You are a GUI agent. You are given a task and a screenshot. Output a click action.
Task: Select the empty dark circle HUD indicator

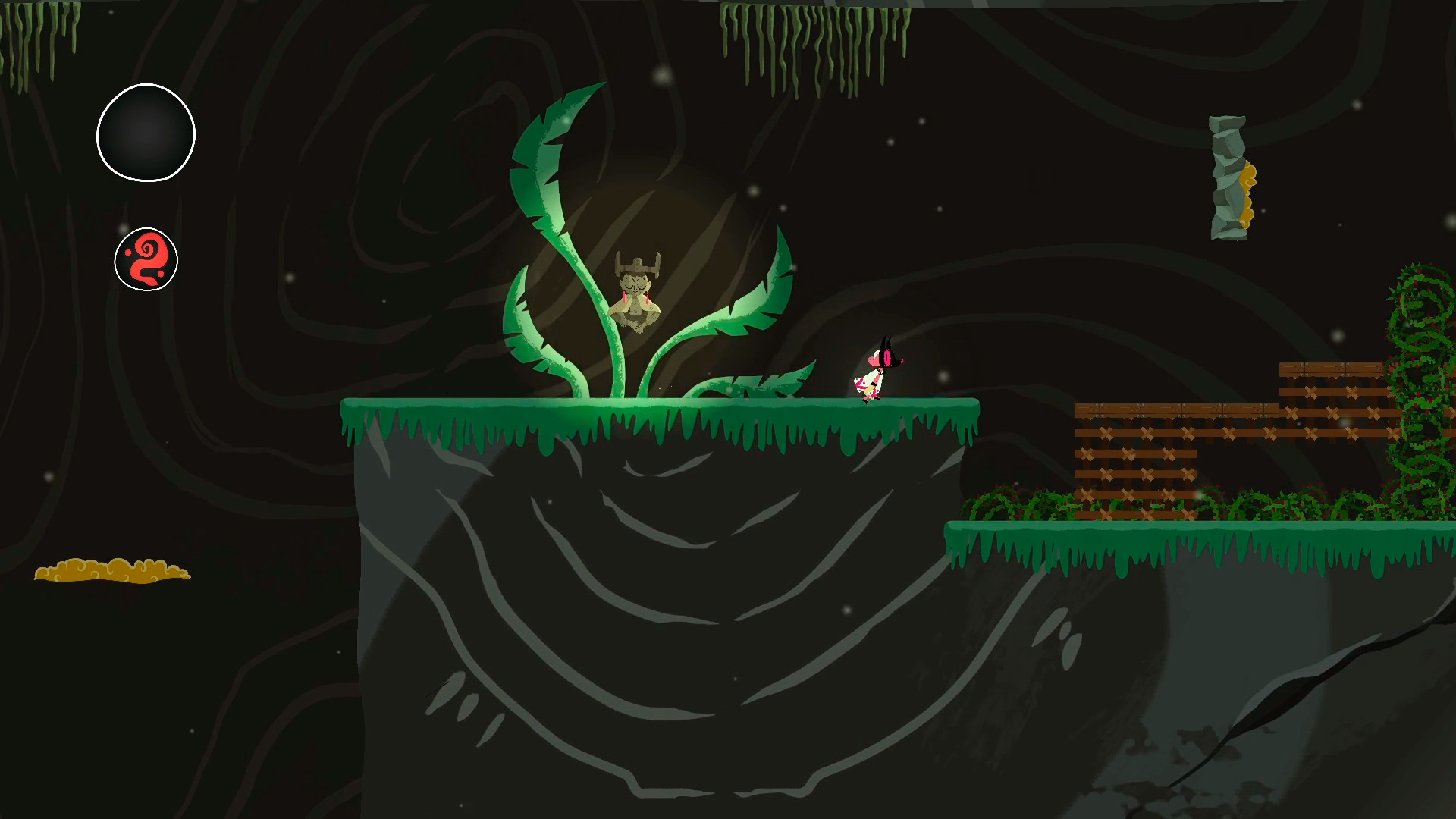[x=146, y=133]
